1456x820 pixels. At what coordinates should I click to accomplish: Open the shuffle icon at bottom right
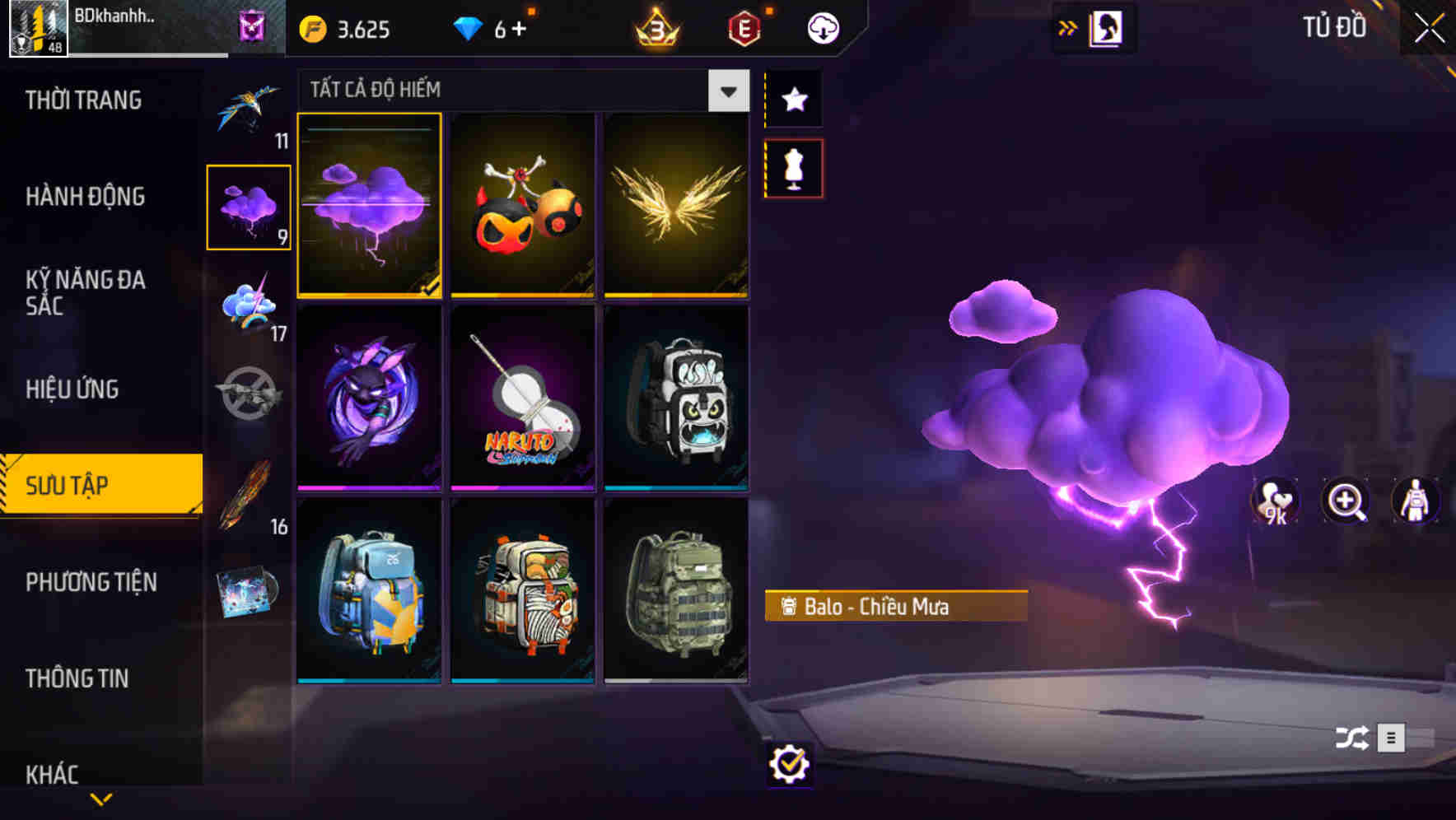[x=1352, y=739]
